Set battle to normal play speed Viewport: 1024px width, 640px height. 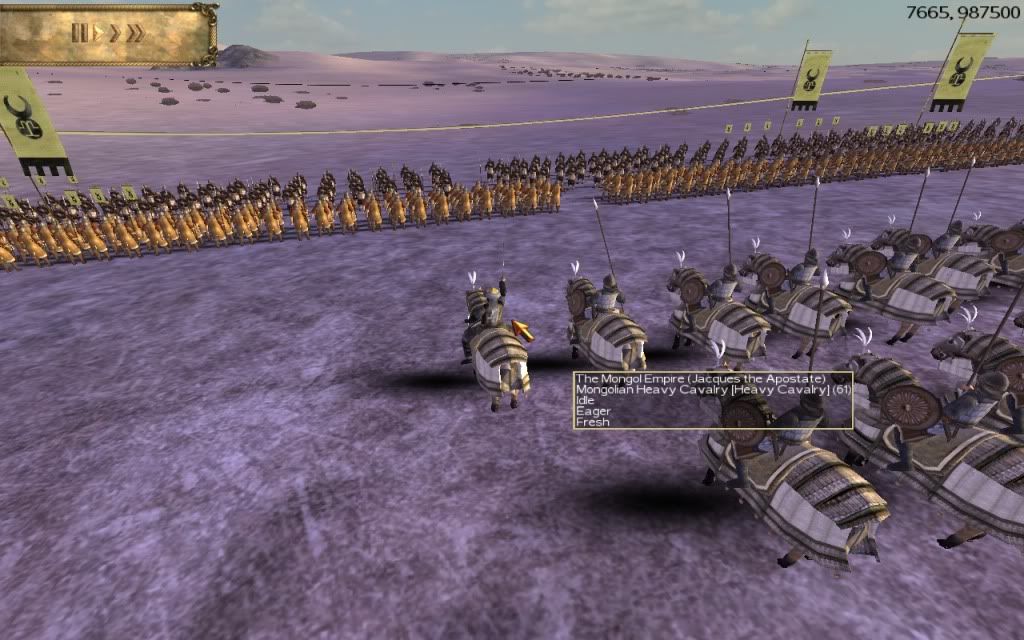[x=97, y=33]
